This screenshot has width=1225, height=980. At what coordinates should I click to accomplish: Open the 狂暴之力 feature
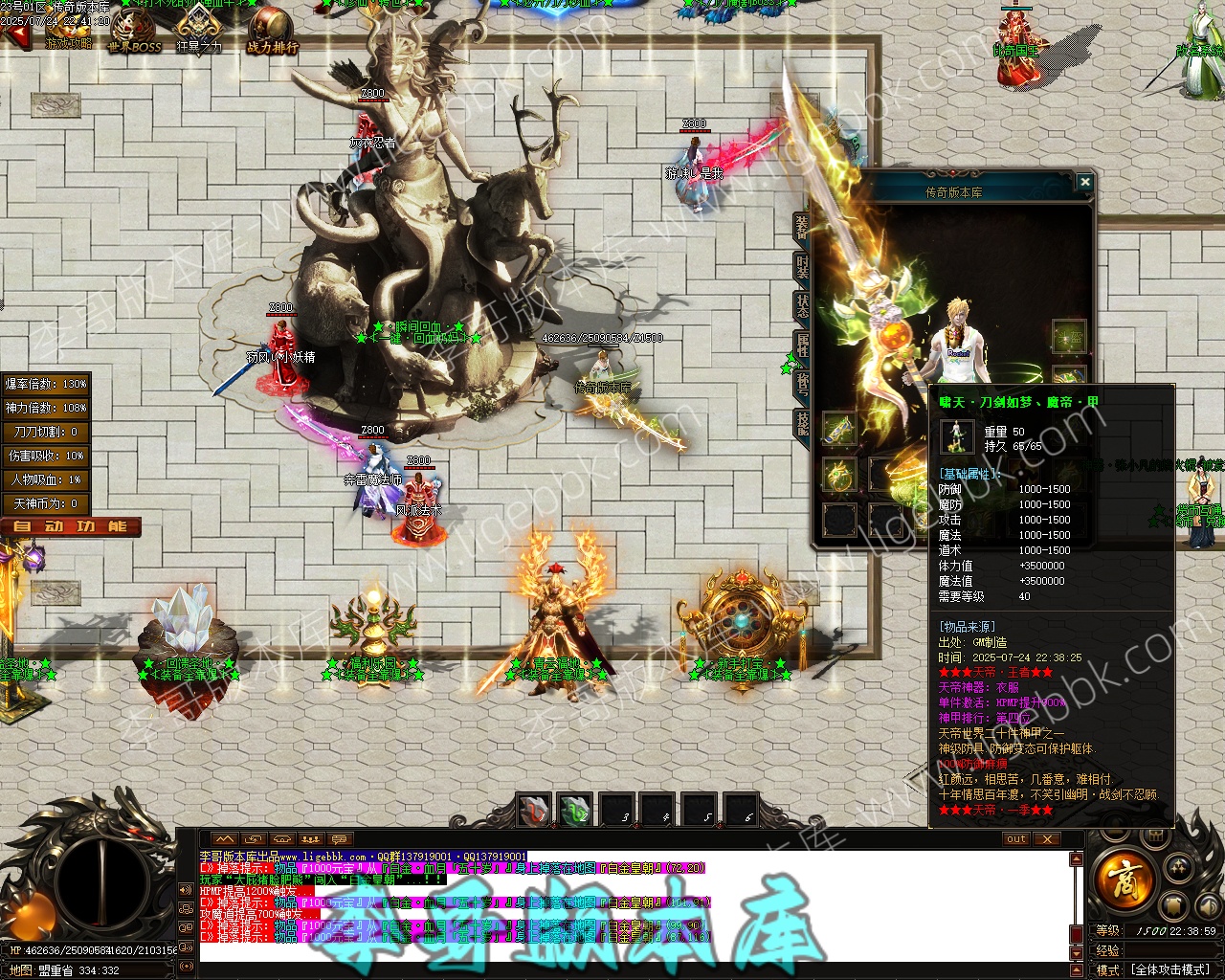pos(199,31)
